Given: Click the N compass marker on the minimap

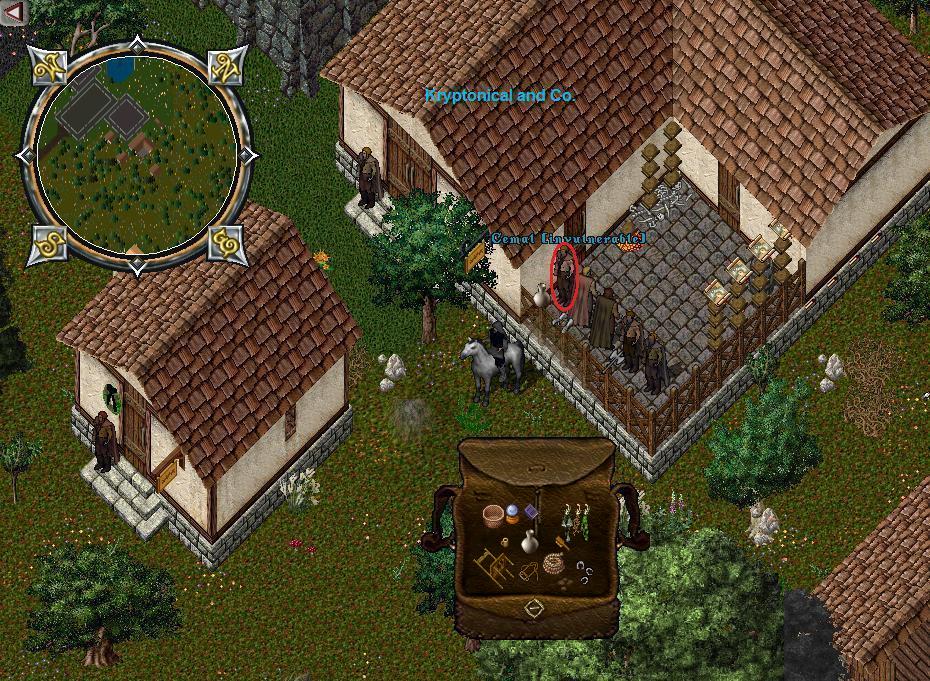Looking at the screenshot, I should (224, 67).
